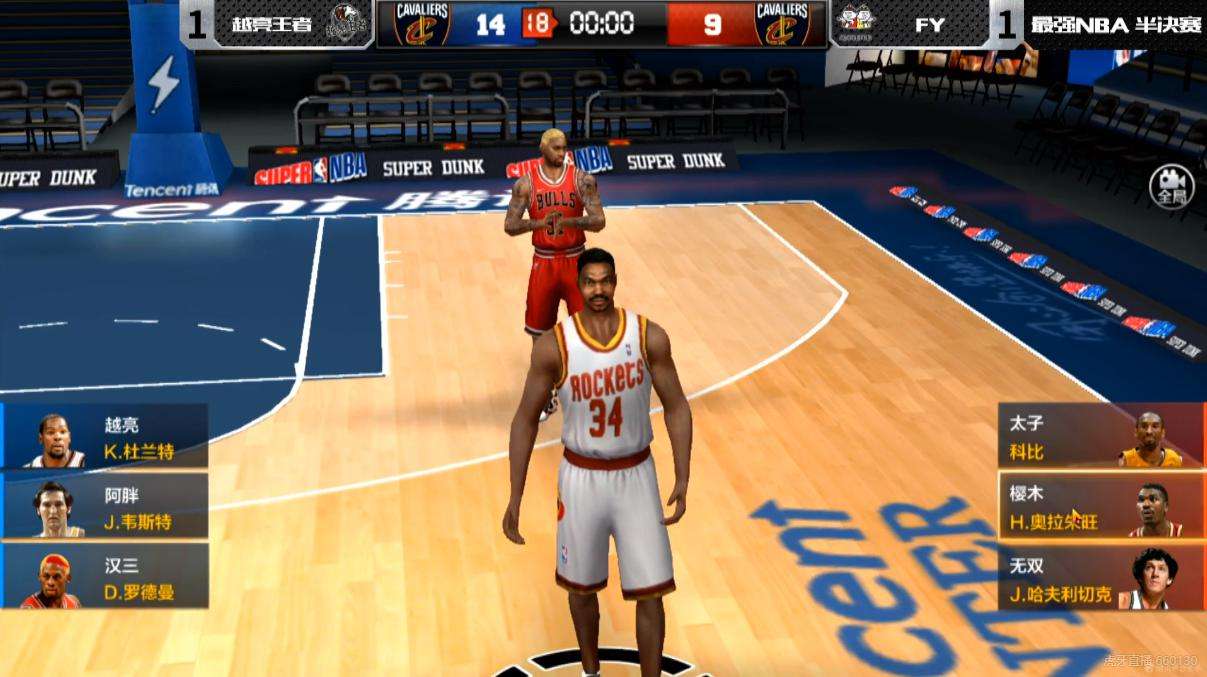Choose the H.奥拉朱旺 player row
1207x677 pixels.
click(1101, 507)
